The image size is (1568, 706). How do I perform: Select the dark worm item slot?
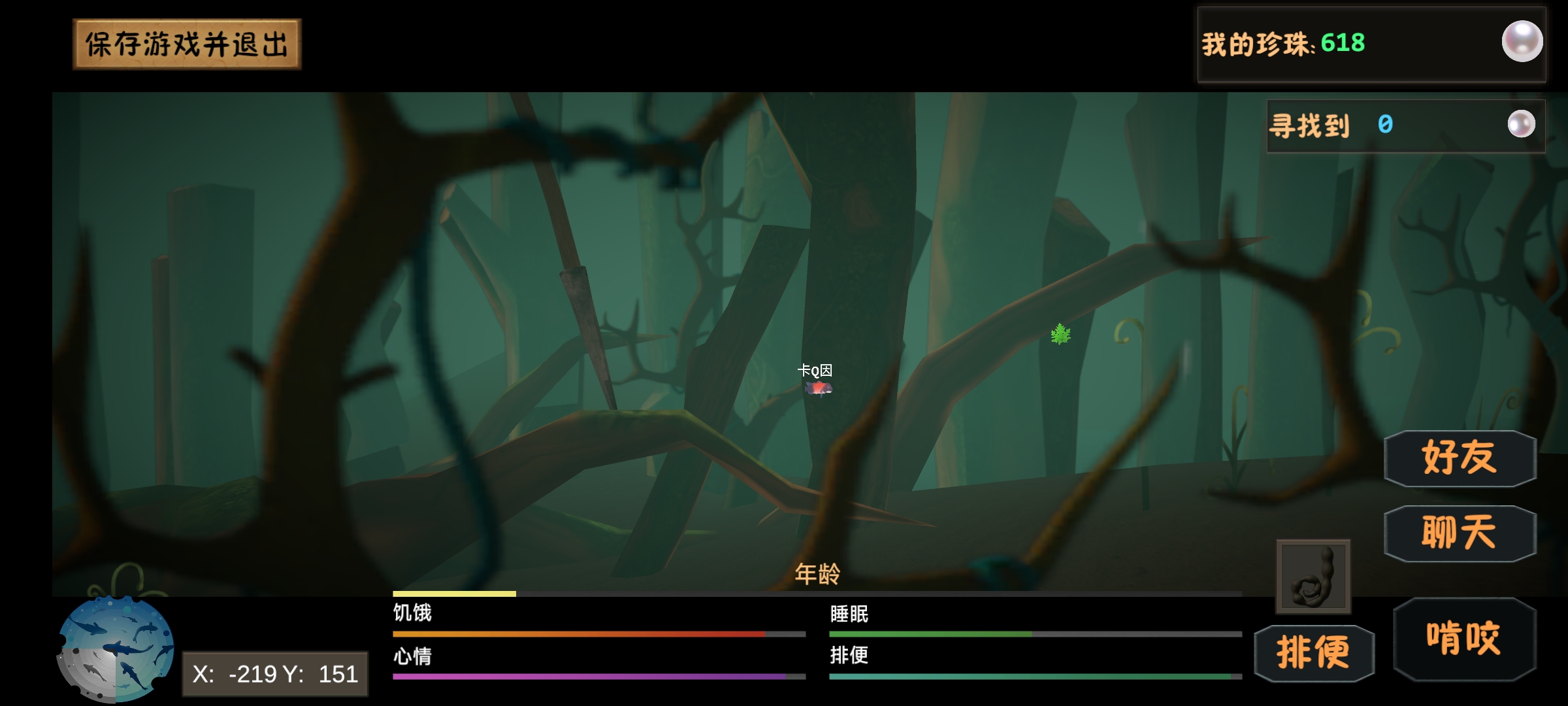pyautogui.click(x=1313, y=577)
